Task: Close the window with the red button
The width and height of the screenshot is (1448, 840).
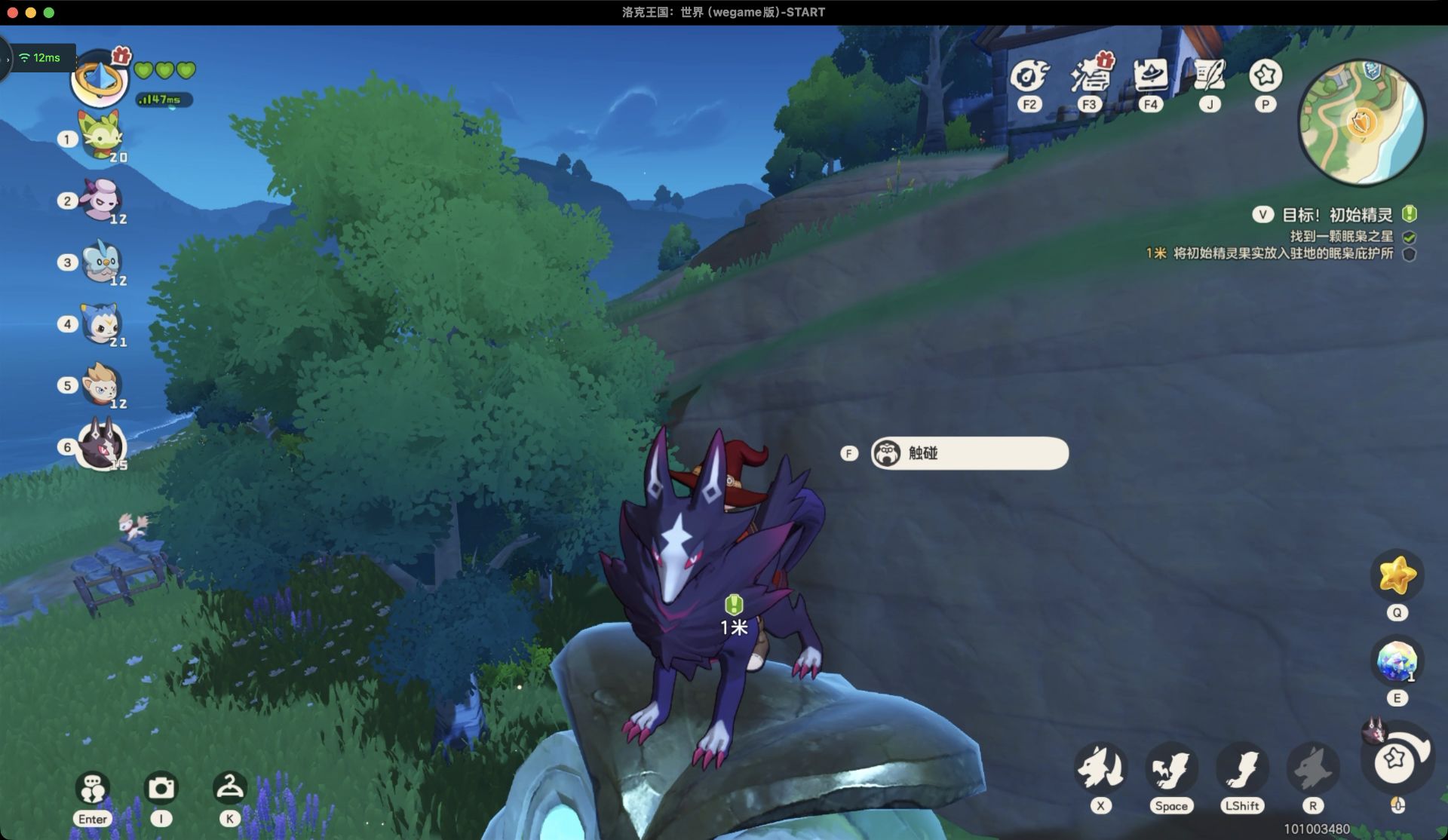Action: point(12,12)
